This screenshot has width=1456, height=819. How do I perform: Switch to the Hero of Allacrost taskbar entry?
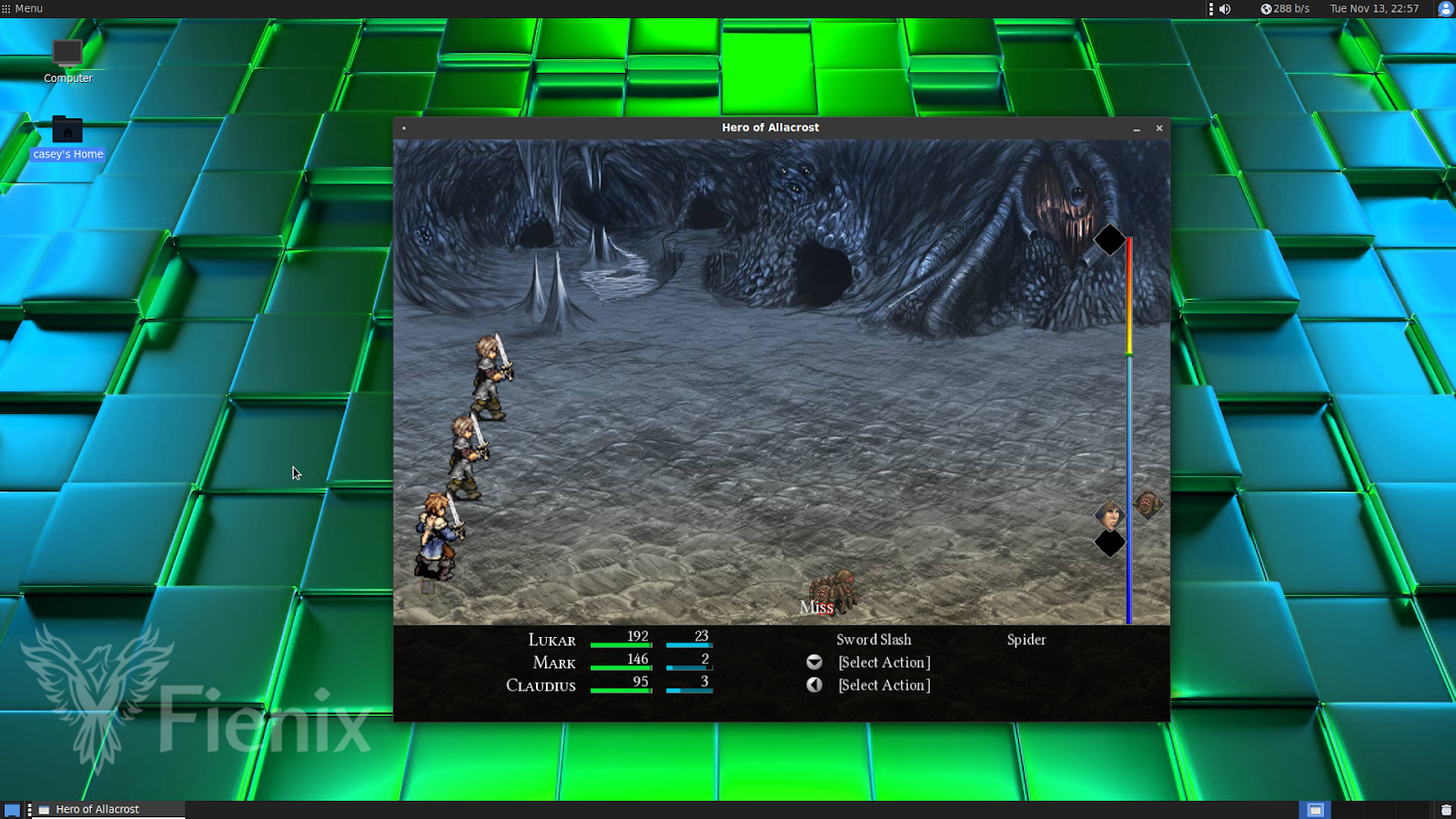(96, 808)
